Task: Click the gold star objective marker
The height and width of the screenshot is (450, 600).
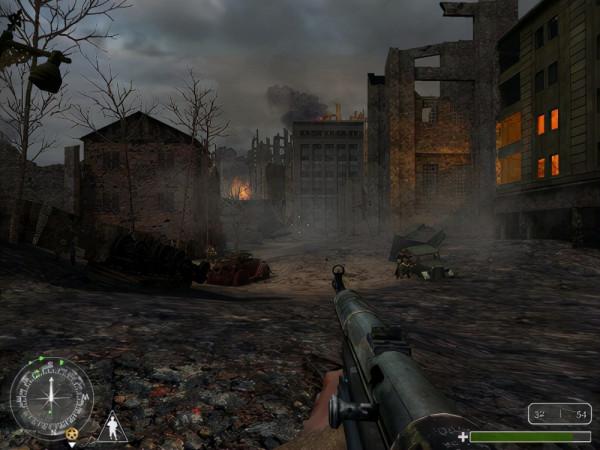Action: 72,432
